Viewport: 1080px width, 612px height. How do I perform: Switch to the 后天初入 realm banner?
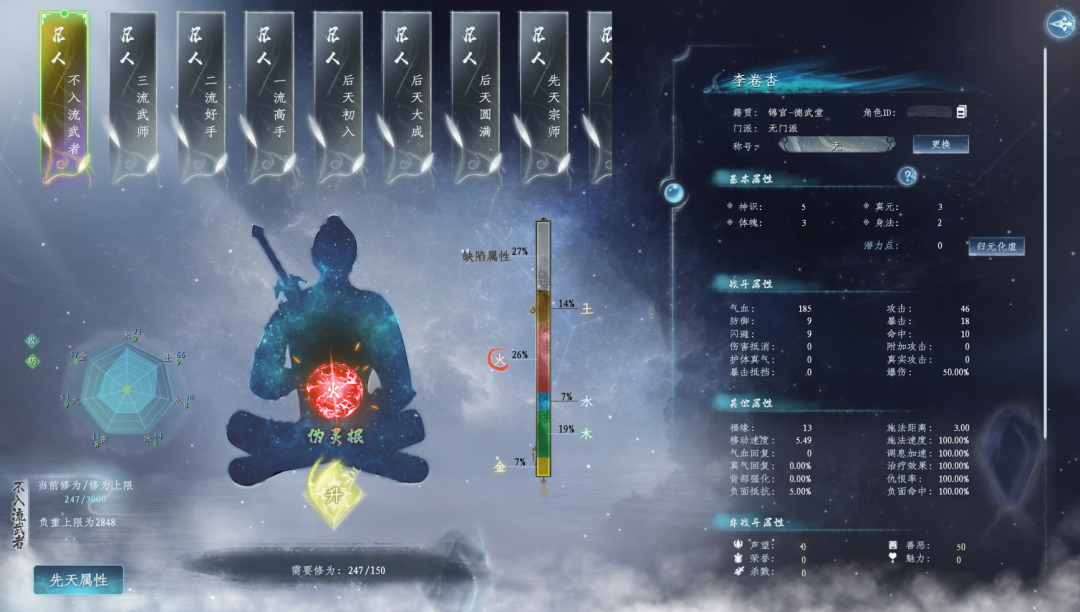pos(338,97)
